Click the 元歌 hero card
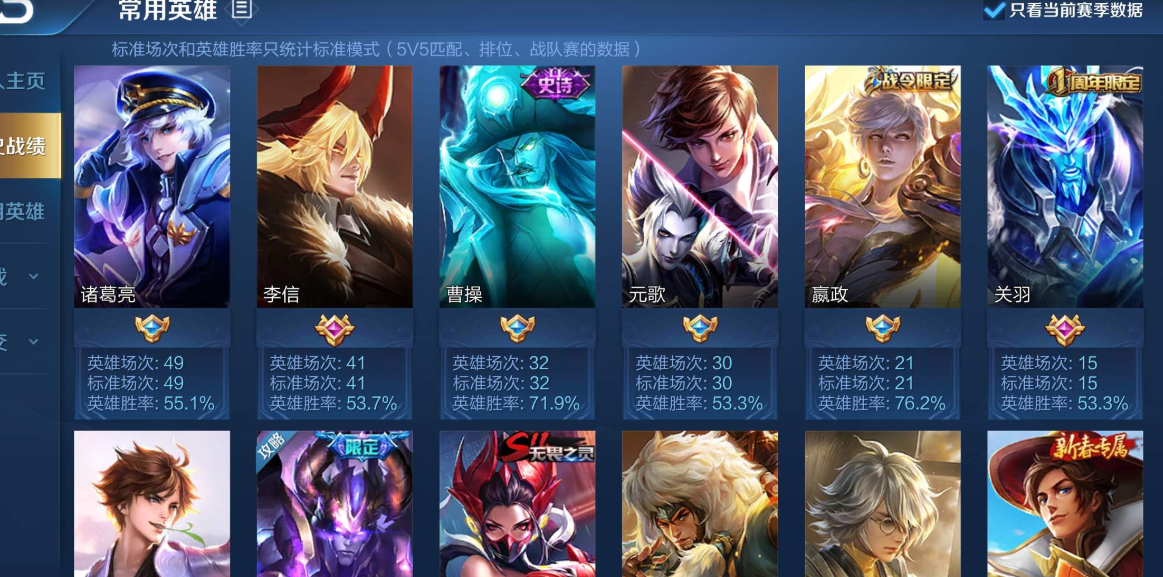The height and width of the screenshot is (577, 1163). (700, 187)
